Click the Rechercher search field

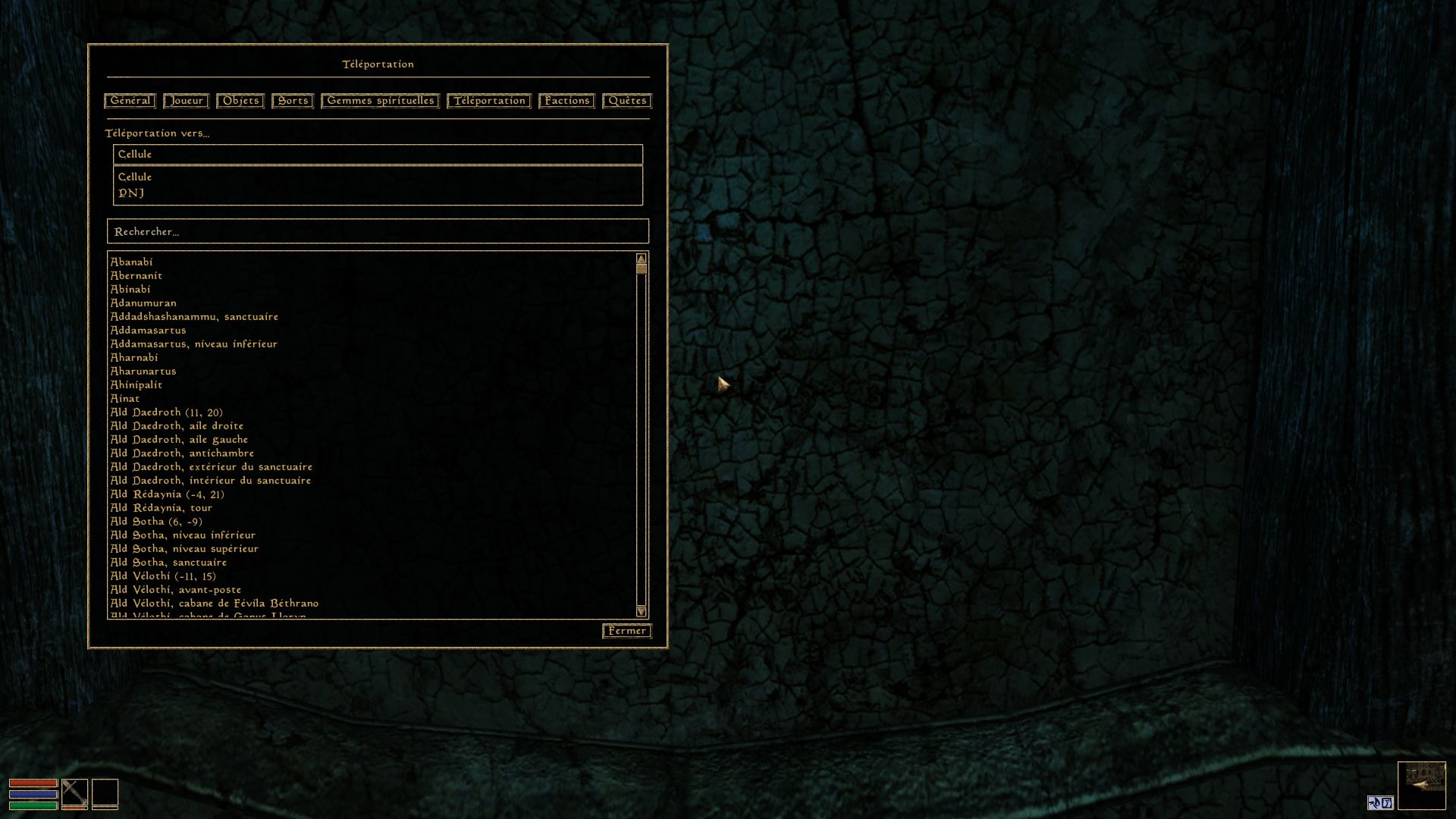tap(378, 231)
